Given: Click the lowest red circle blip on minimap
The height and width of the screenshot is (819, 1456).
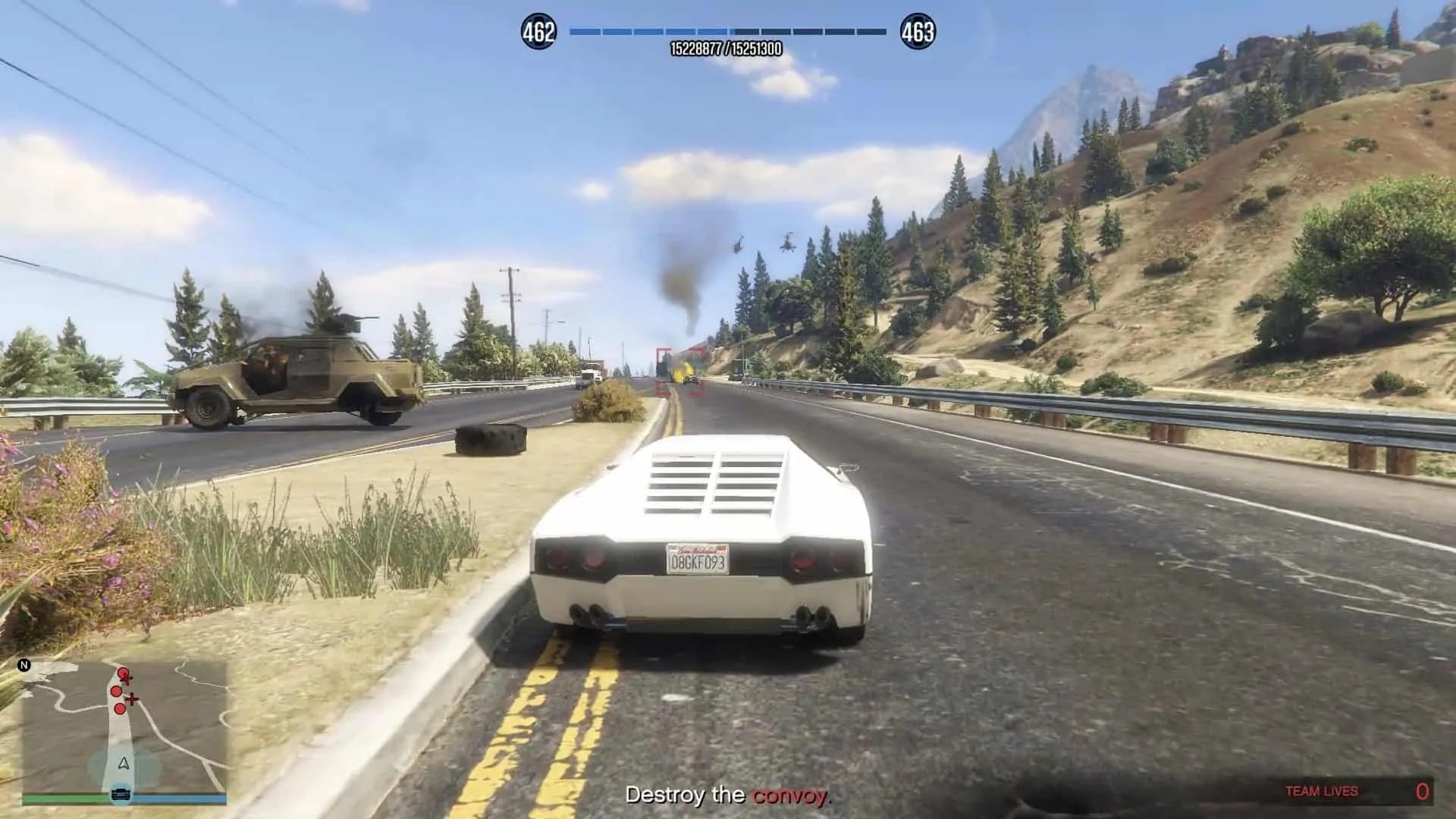Looking at the screenshot, I should (x=120, y=709).
